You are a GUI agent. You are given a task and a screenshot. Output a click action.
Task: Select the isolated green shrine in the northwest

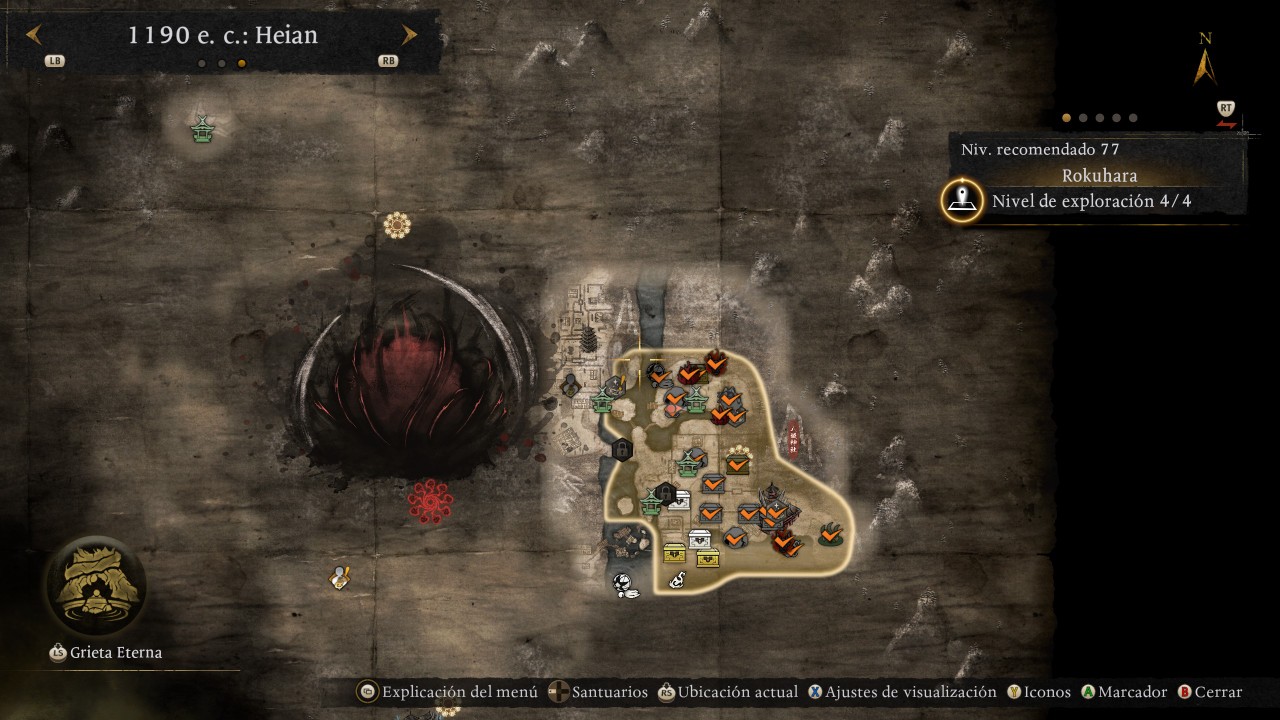[203, 129]
